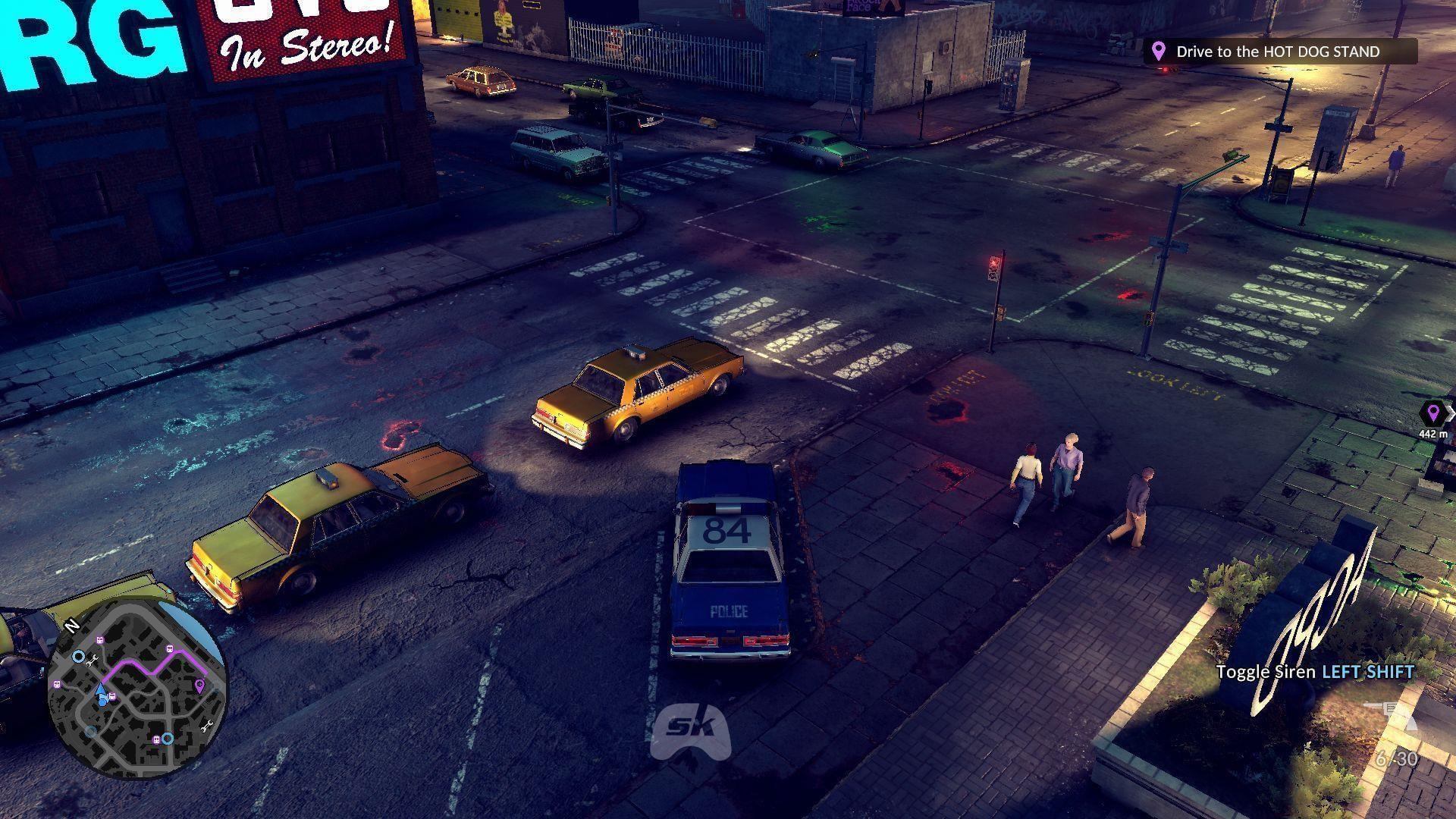Select the "Drive to the HOT DOG STAND" objective
Viewport: 1456px width, 819px height.
coord(1279,52)
